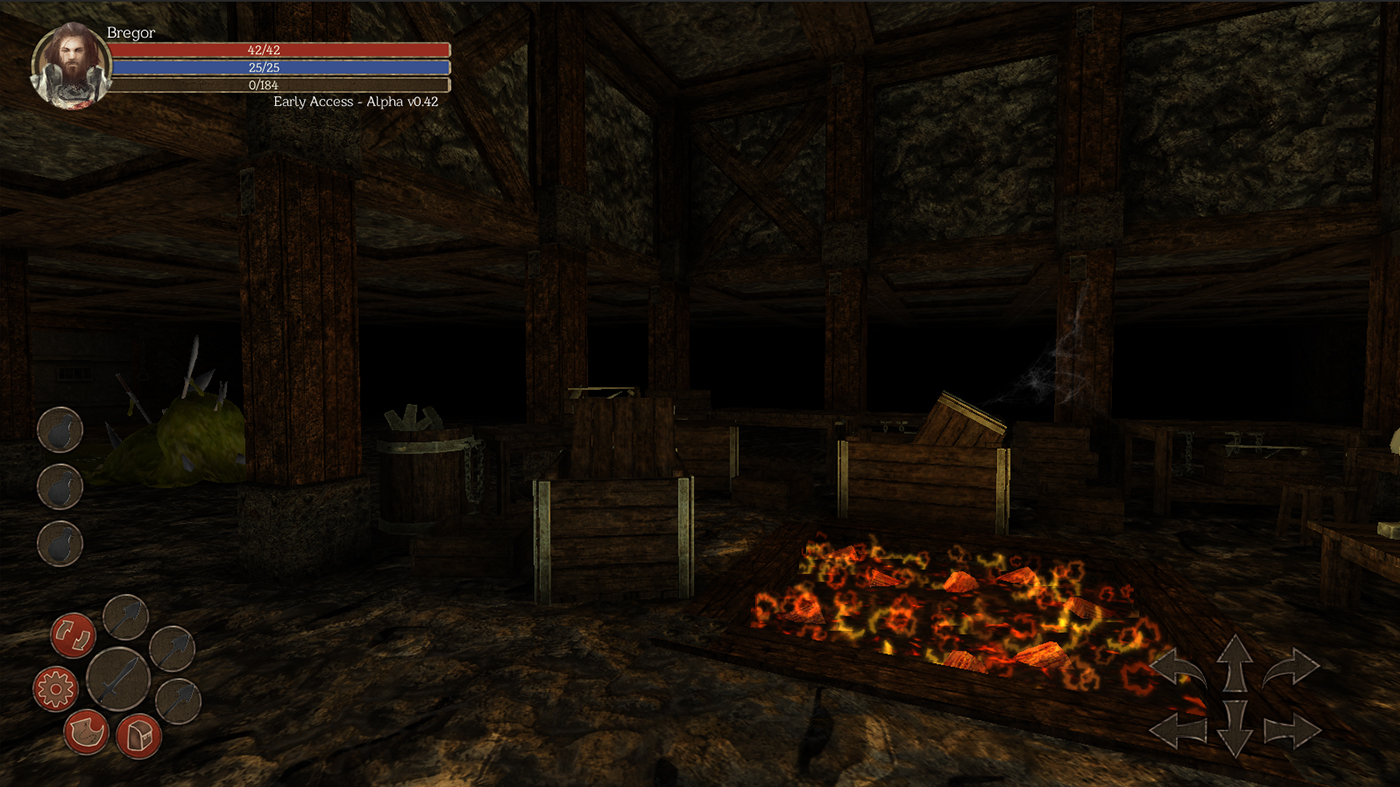Open the inventory backpack button
Image resolution: width=1400 pixels, height=787 pixels.
(x=139, y=737)
